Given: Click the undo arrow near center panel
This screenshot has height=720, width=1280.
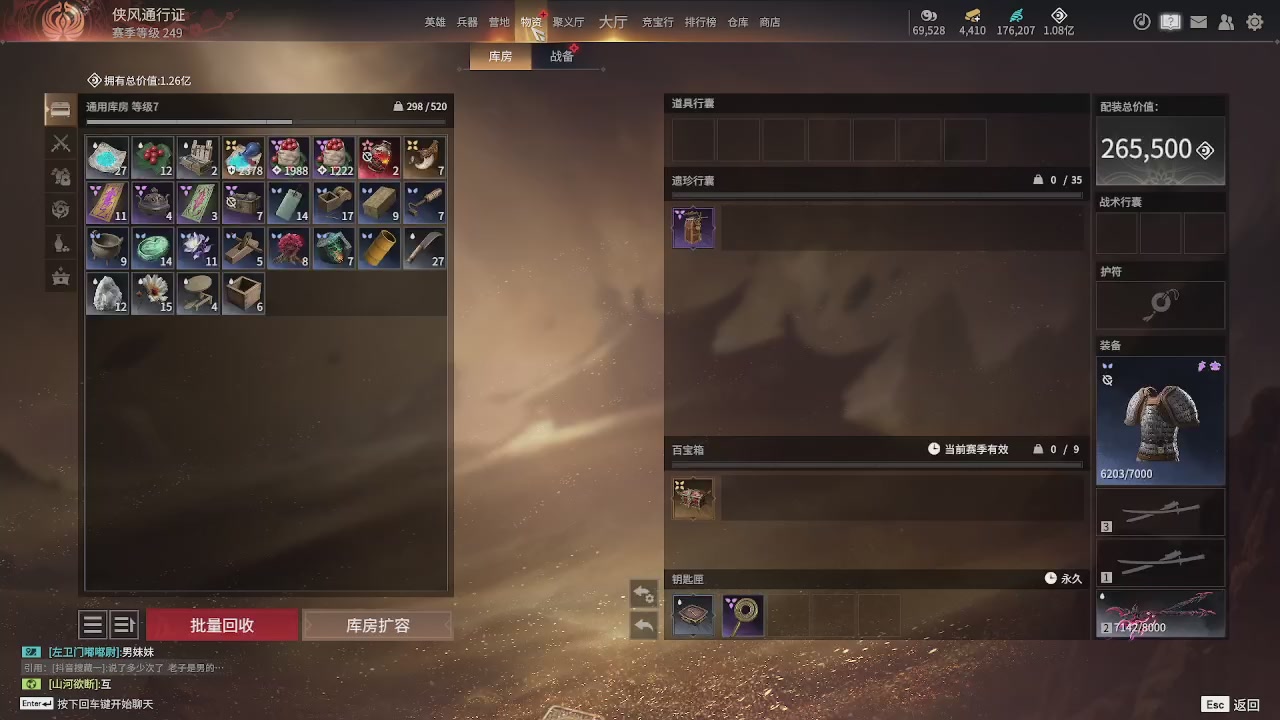Looking at the screenshot, I should tap(644, 624).
